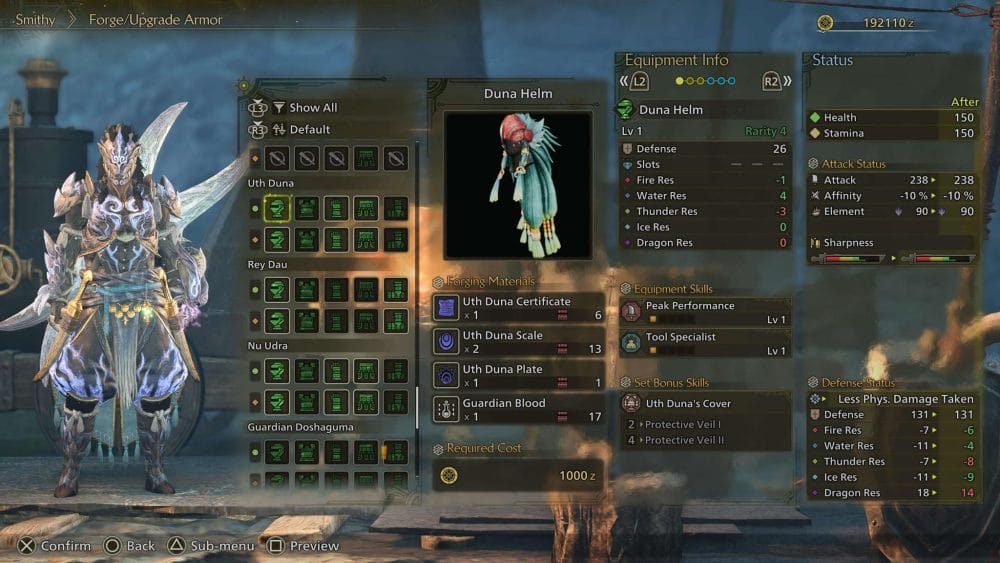Change the Default sort order
The height and width of the screenshot is (563, 1000).
click(x=309, y=130)
